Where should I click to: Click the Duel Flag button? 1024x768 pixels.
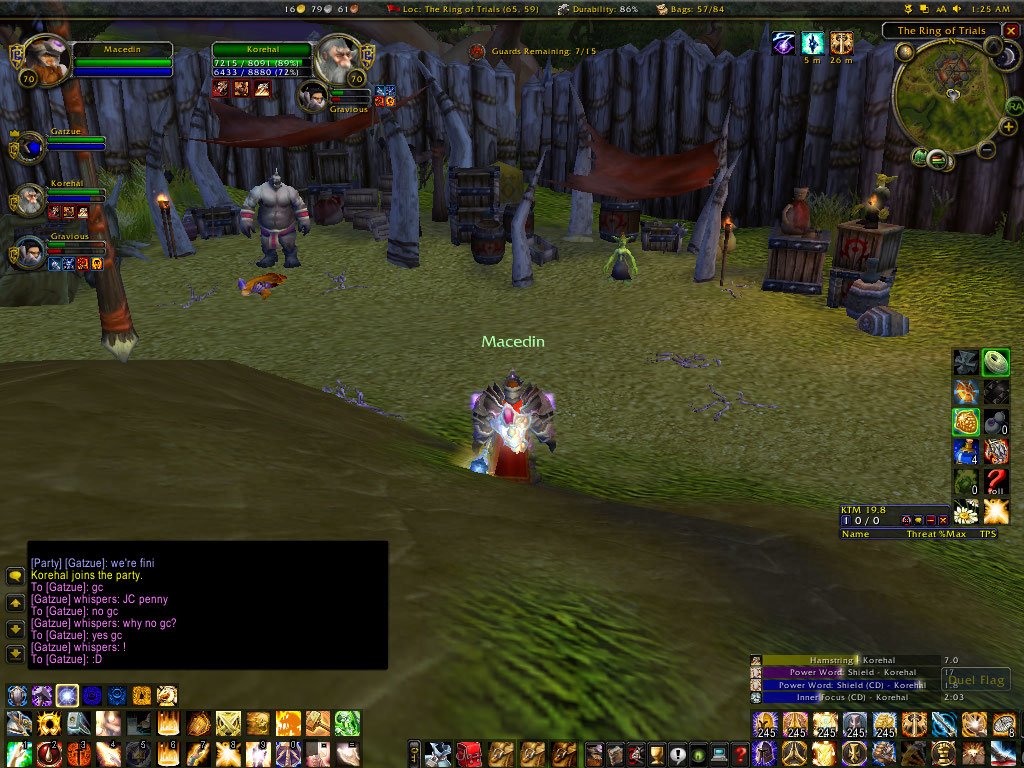tap(977, 680)
